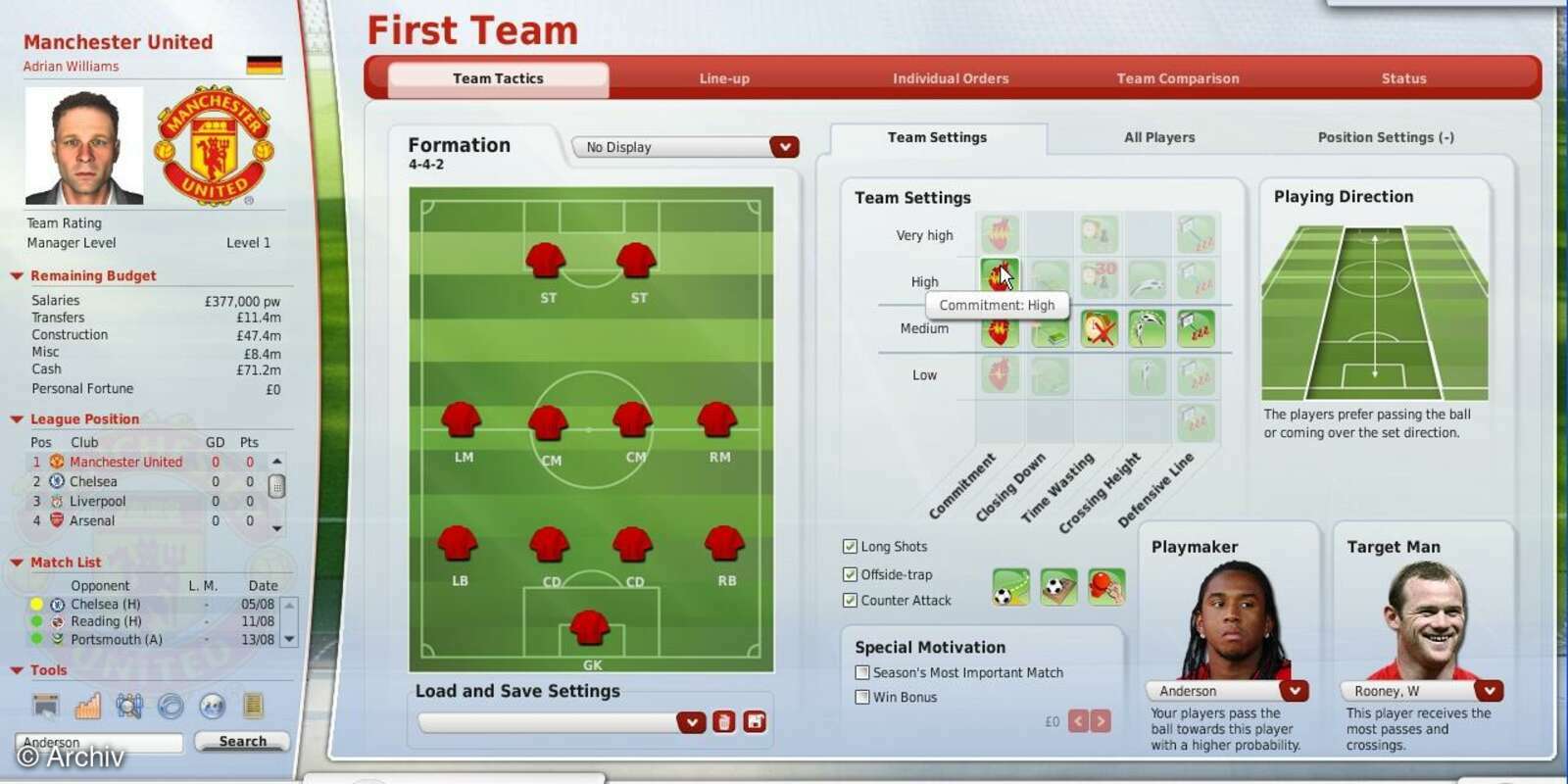Click the Medium Time Wasting crossed-out icon
Screen dimensions: 1568x784
pyautogui.click(x=1097, y=328)
